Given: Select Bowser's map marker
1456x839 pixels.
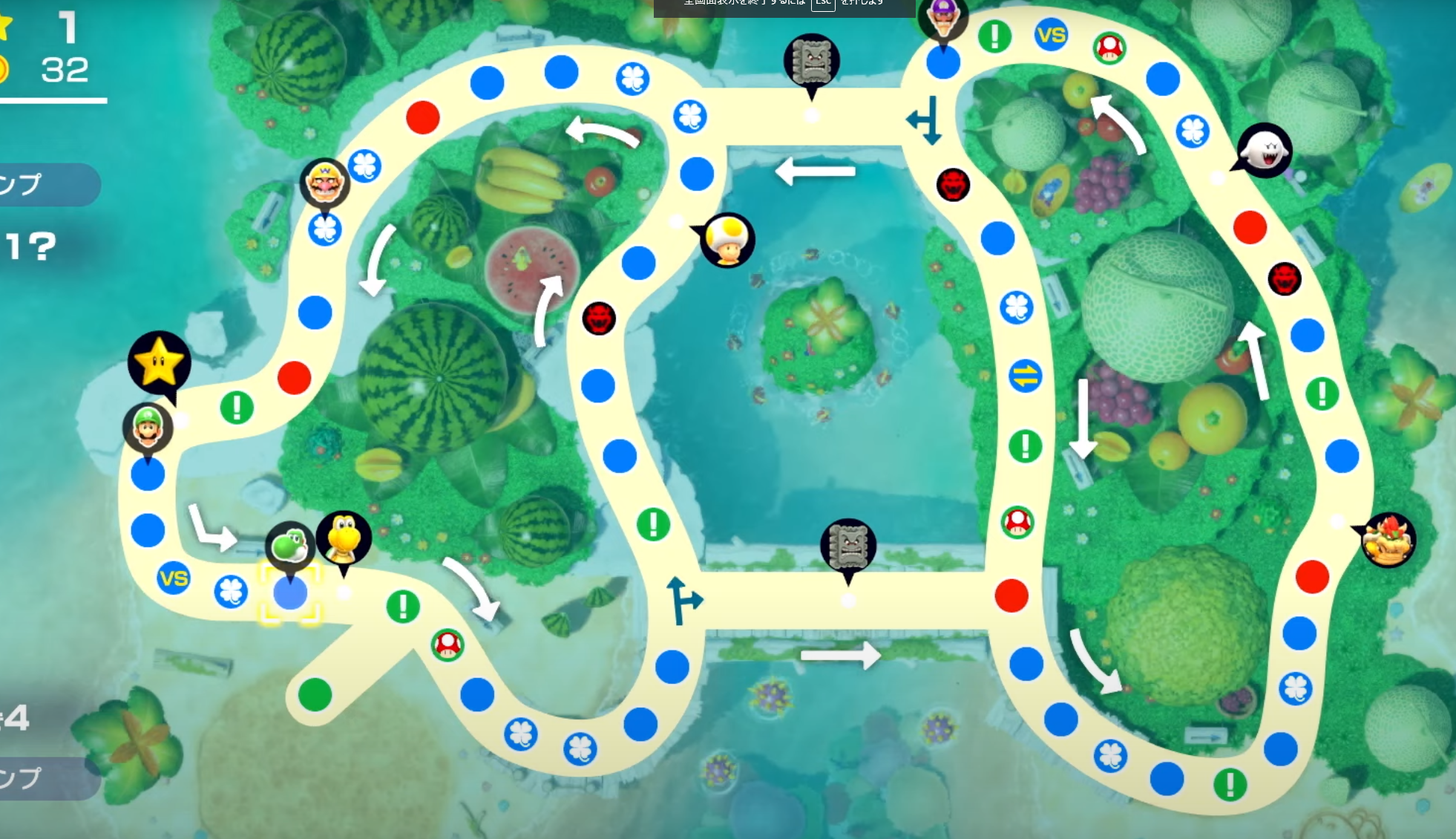Looking at the screenshot, I should pyautogui.click(x=1388, y=540).
